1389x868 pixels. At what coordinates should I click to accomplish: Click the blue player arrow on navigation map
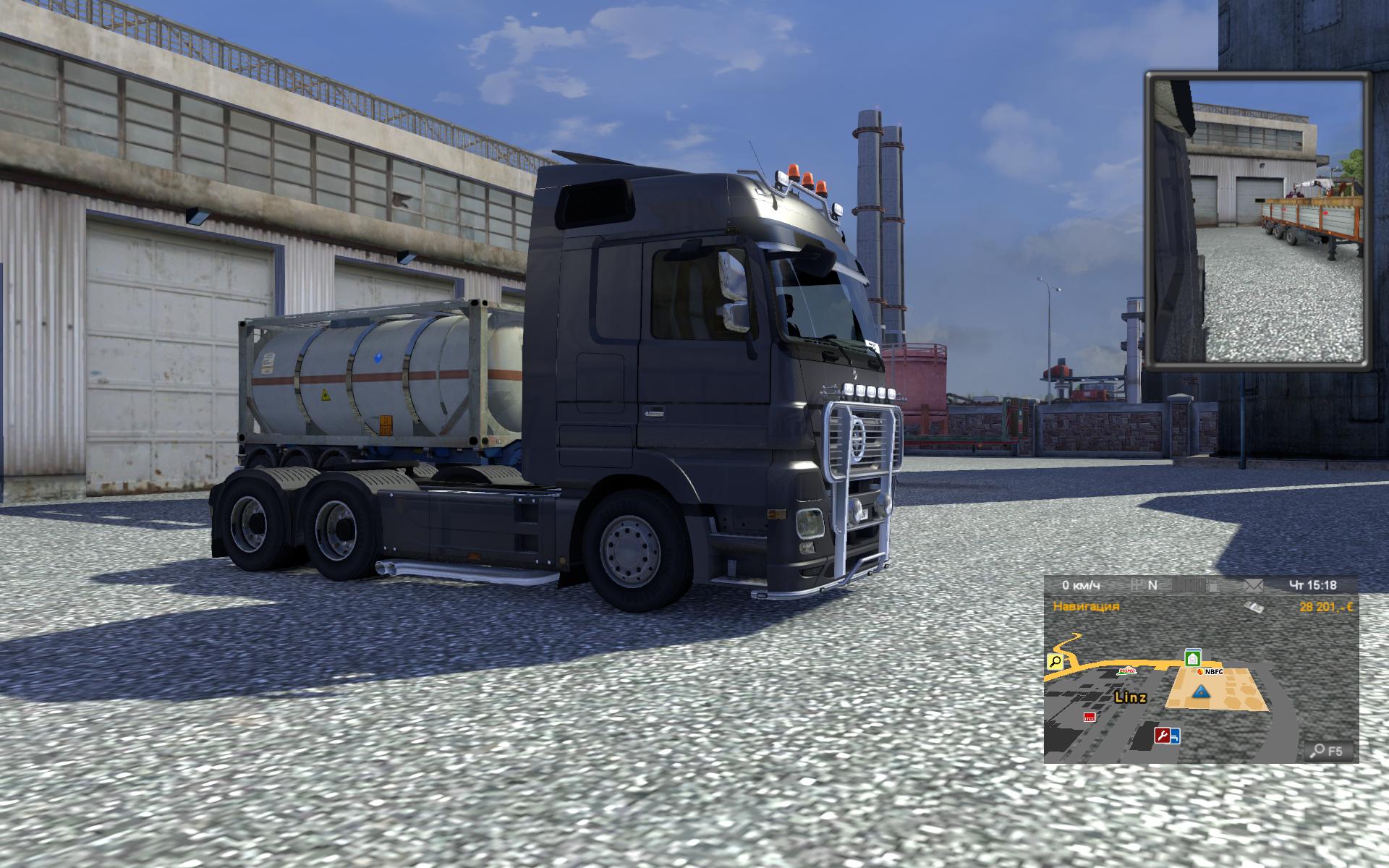1202,692
